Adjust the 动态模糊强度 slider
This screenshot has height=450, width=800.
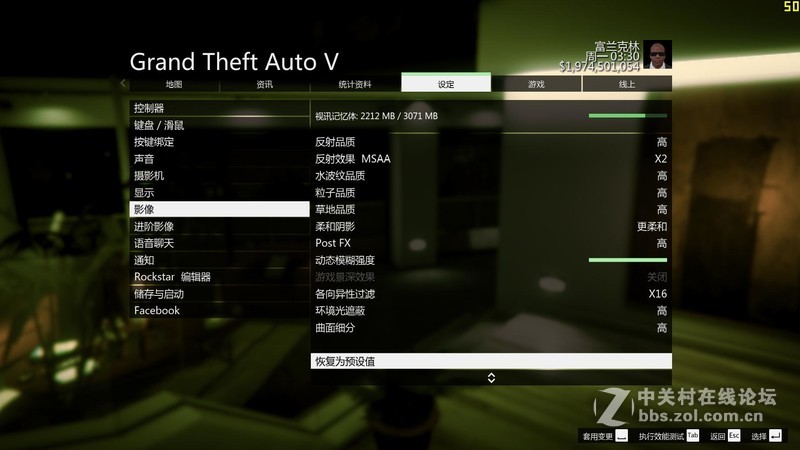pos(627,260)
